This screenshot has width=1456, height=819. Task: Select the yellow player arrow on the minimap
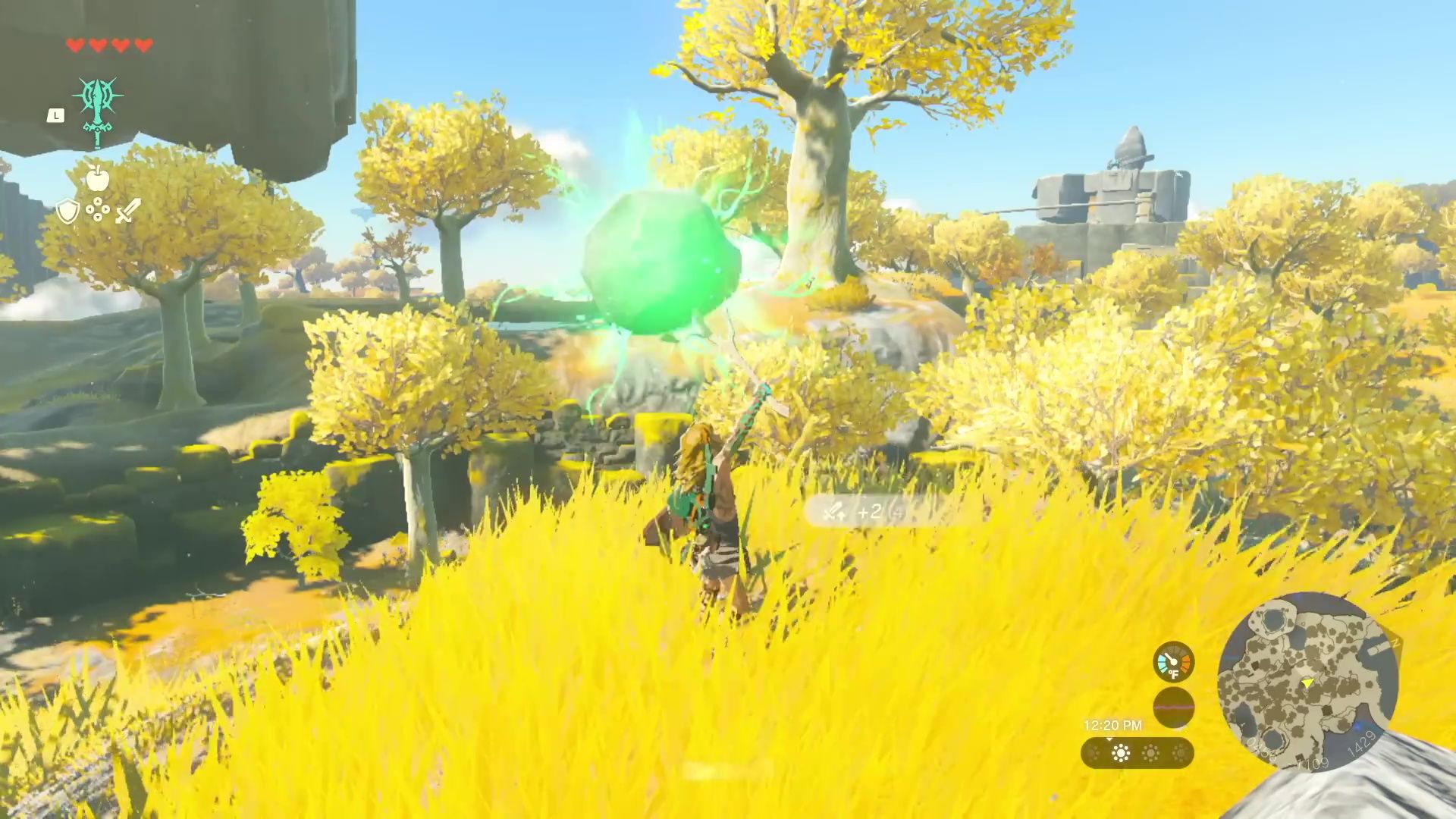(1307, 683)
